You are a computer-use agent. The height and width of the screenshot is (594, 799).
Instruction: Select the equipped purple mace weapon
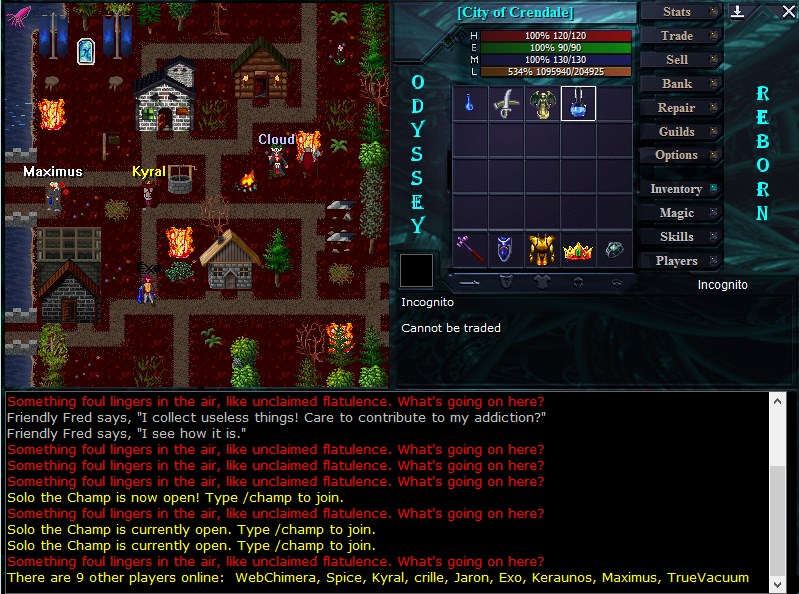tap(470, 248)
